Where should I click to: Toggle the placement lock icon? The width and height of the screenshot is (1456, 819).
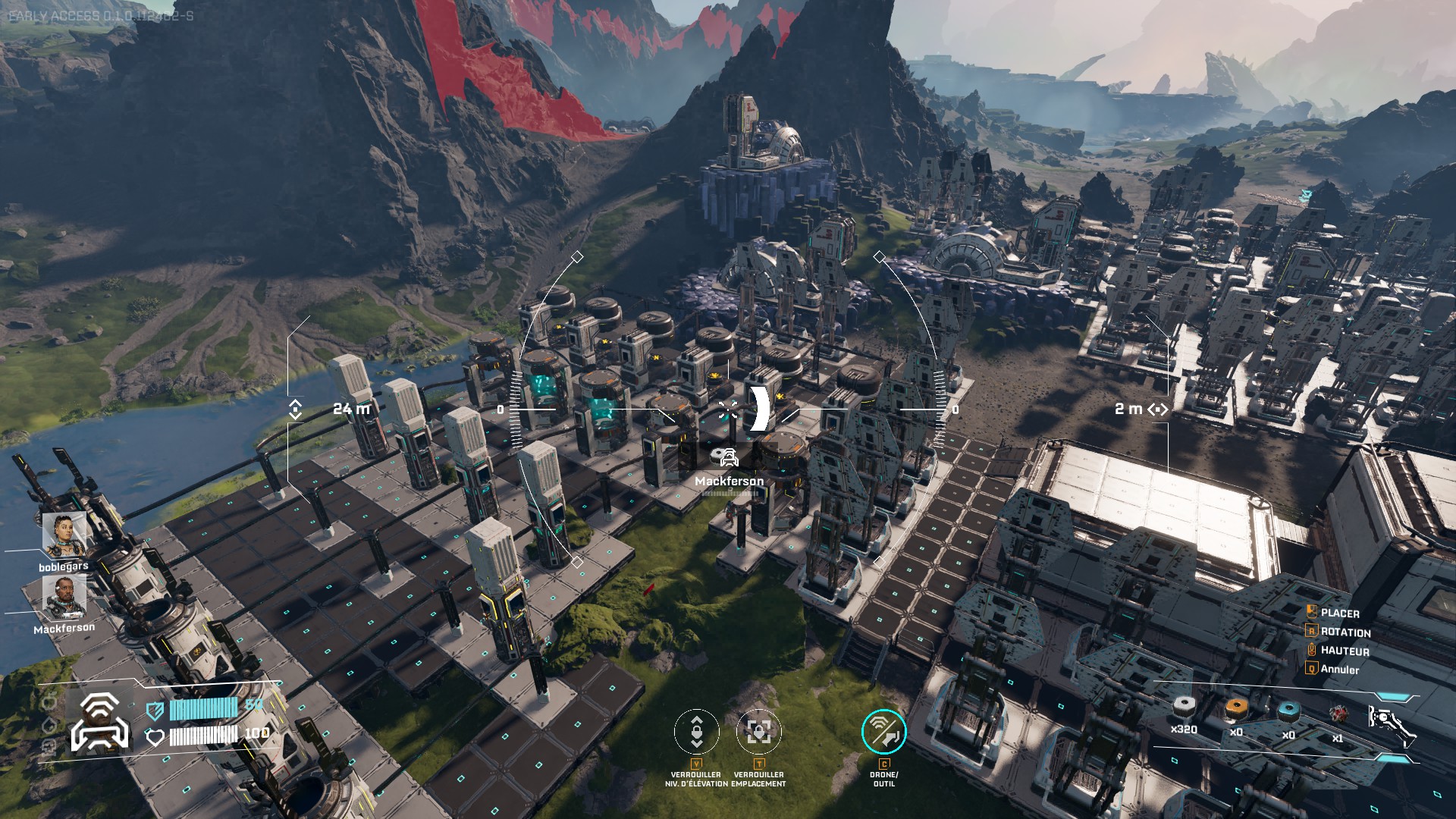click(x=758, y=732)
